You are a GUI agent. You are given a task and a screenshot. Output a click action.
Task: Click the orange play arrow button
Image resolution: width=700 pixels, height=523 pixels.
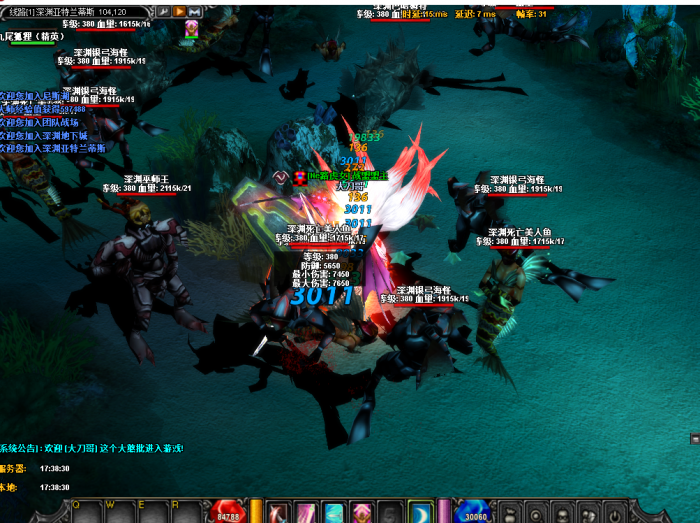click(179, 11)
